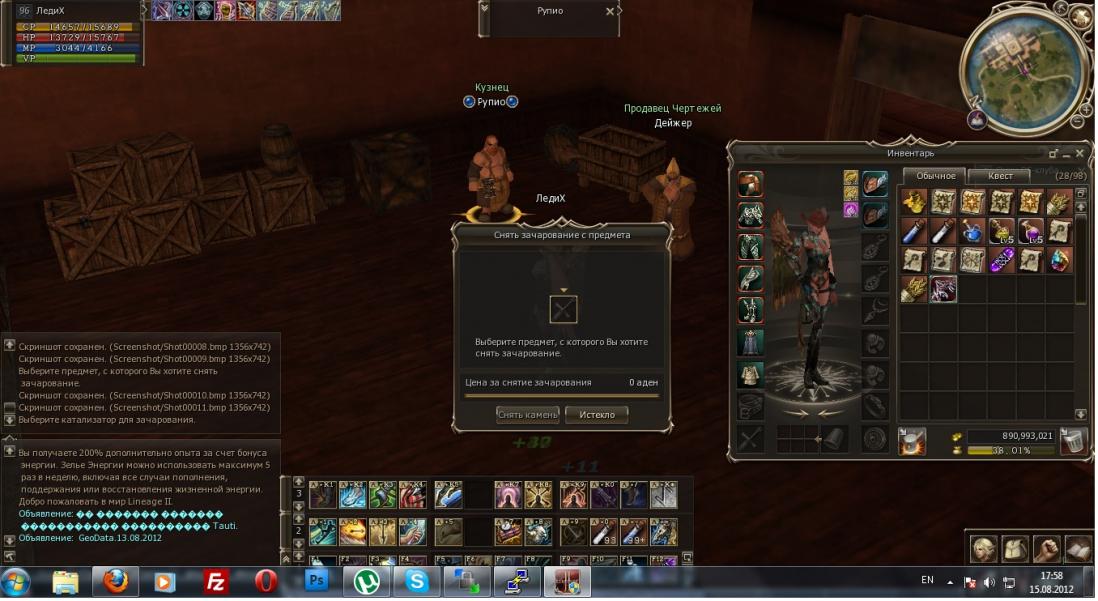Choose the multicolored gem in inventory
Viewport: 1098px width, 601px height.
click(1059, 260)
